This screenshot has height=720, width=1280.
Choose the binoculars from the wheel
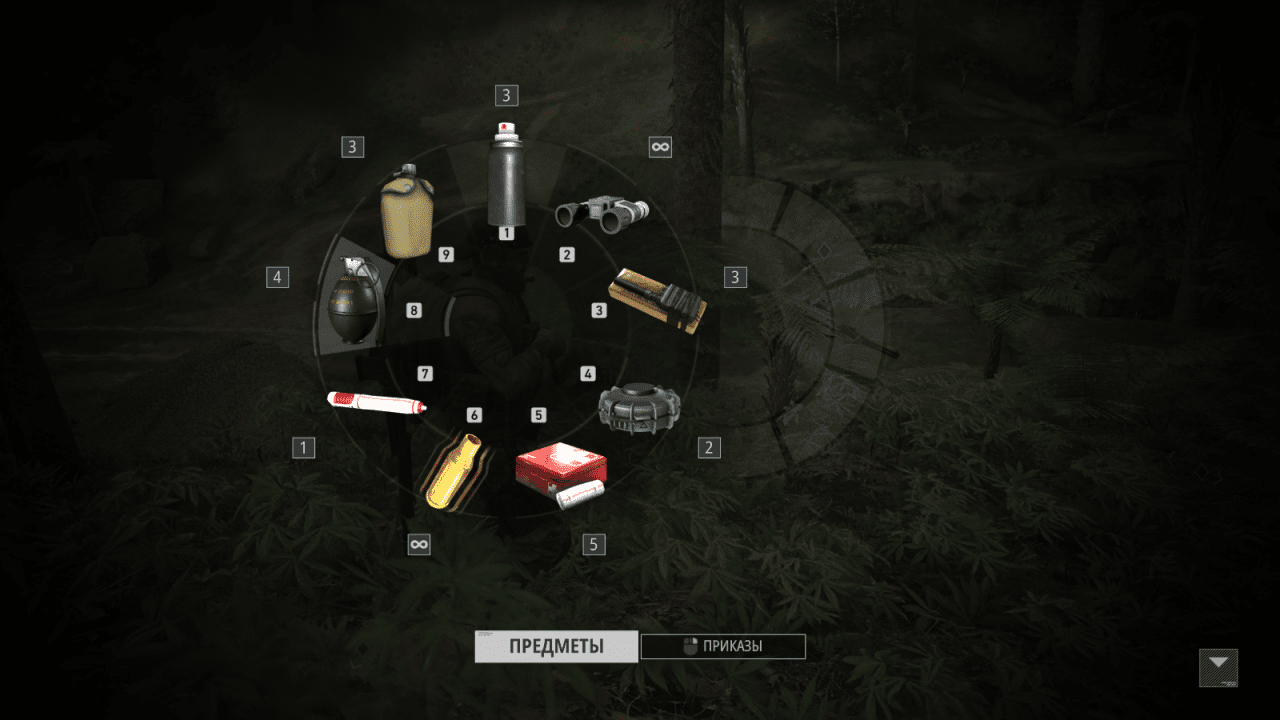click(602, 212)
